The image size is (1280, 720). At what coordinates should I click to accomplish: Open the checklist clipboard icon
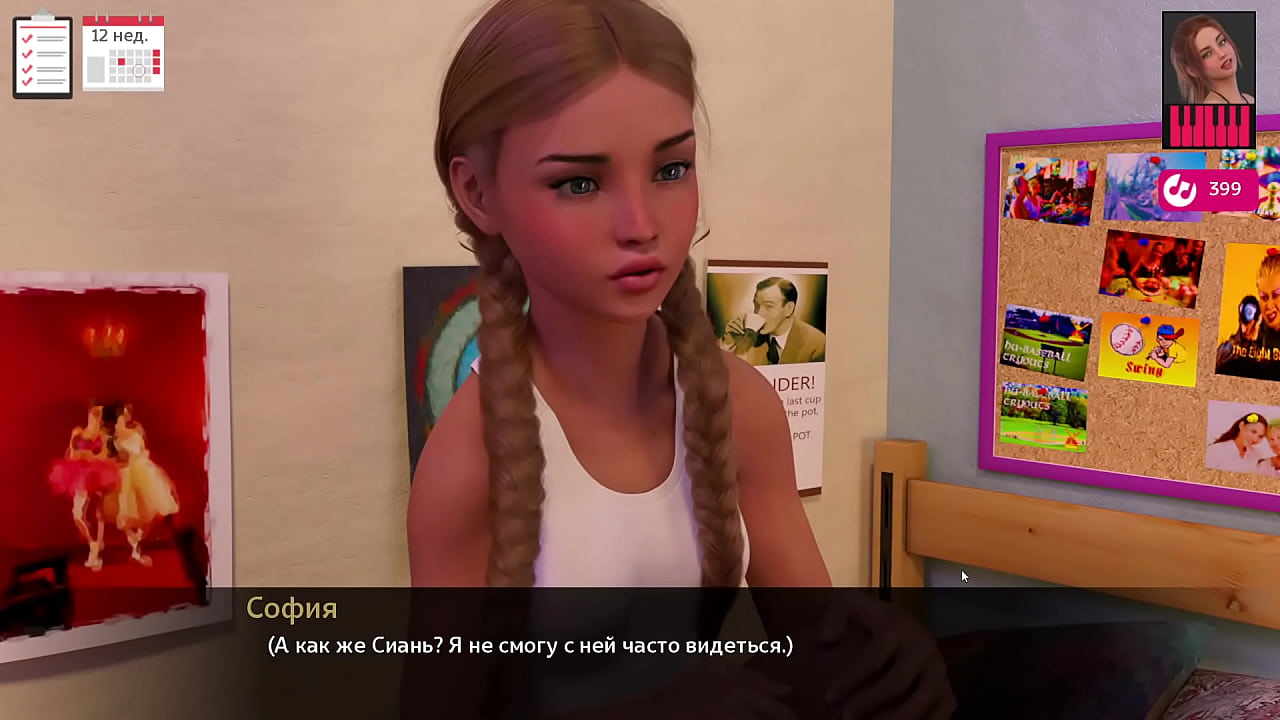(x=42, y=55)
